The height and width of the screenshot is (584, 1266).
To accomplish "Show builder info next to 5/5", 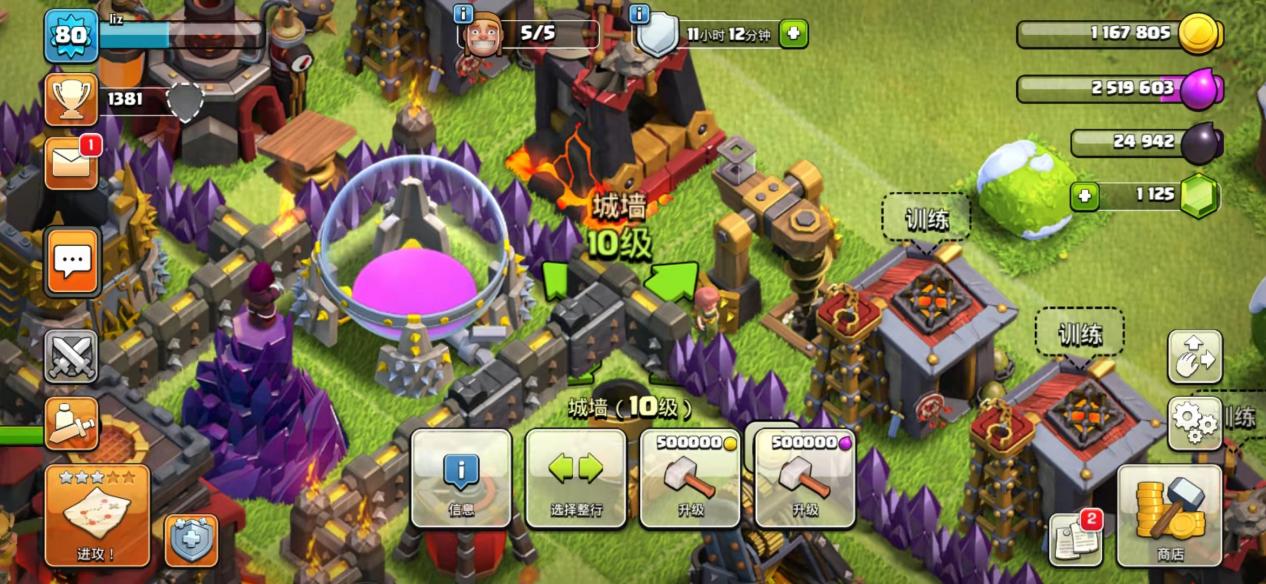I will (463, 14).
